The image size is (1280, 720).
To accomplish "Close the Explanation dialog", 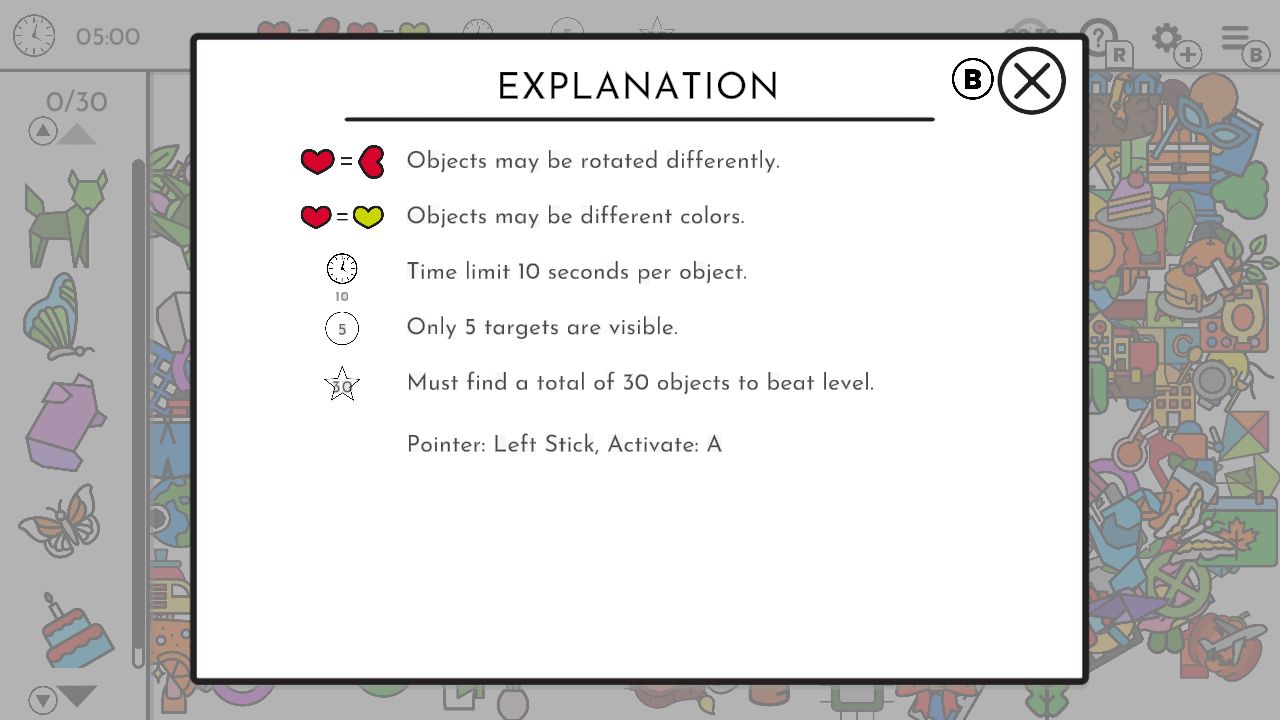I will [x=1031, y=80].
